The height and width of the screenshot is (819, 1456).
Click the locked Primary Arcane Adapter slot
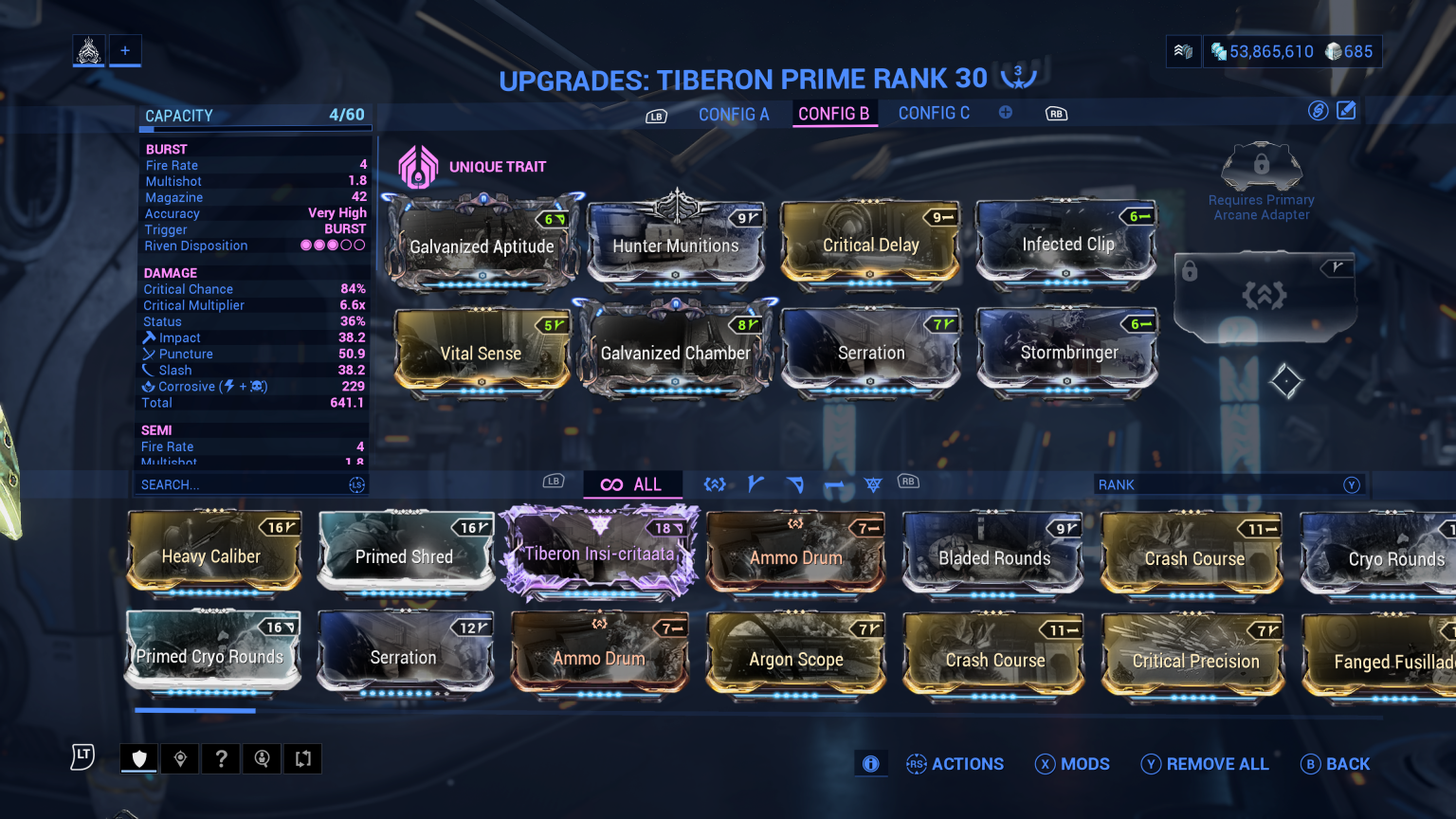click(x=1261, y=166)
